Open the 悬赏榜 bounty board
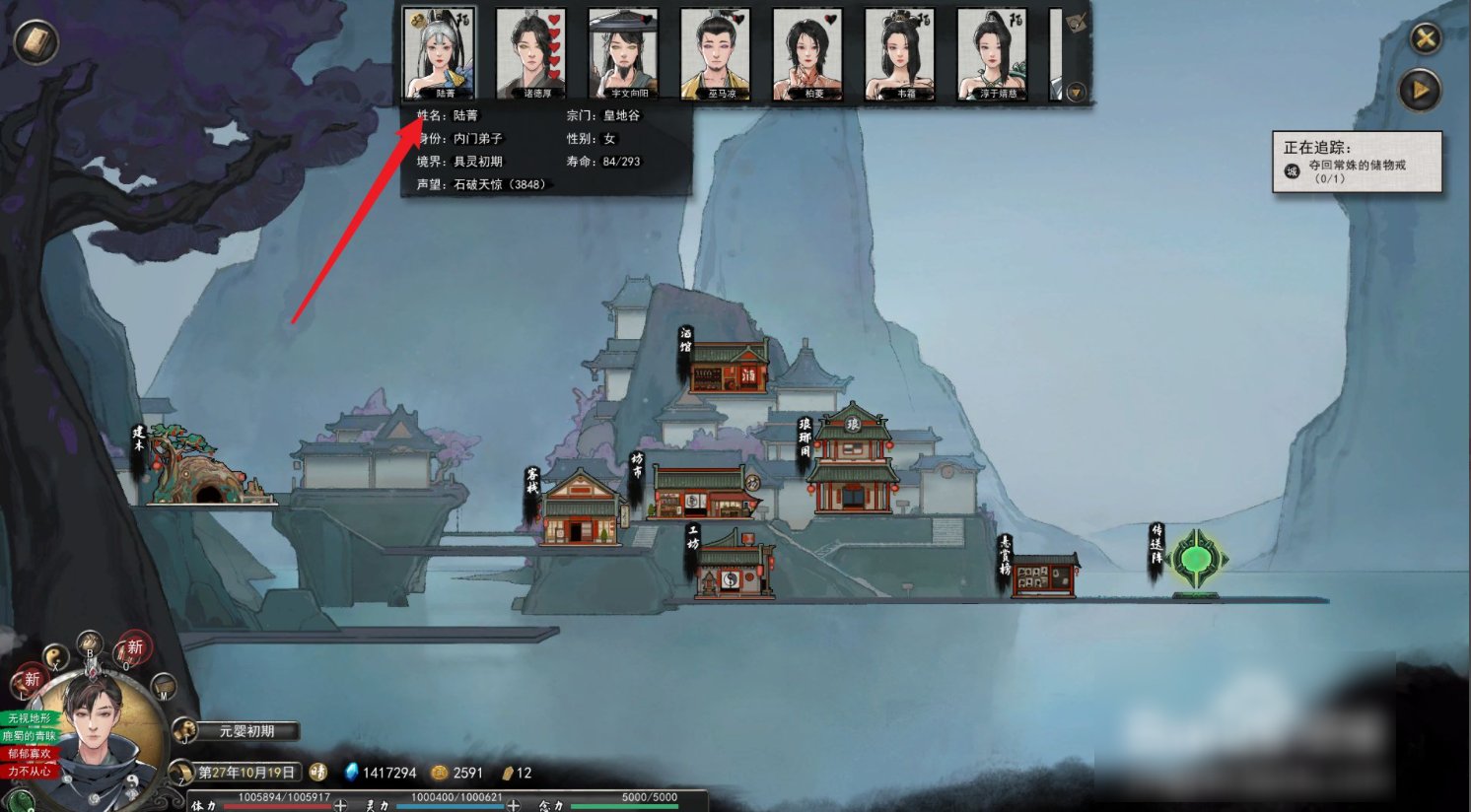This screenshot has width=1471, height=812. pyautogui.click(x=1044, y=575)
